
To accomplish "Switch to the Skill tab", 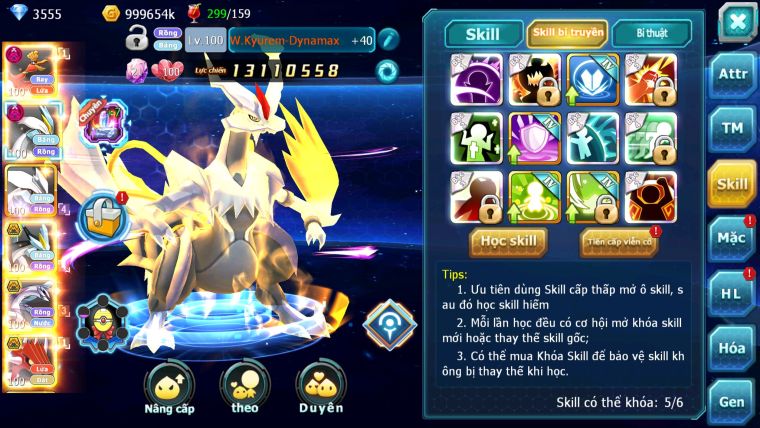I will pyautogui.click(x=482, y=33).
